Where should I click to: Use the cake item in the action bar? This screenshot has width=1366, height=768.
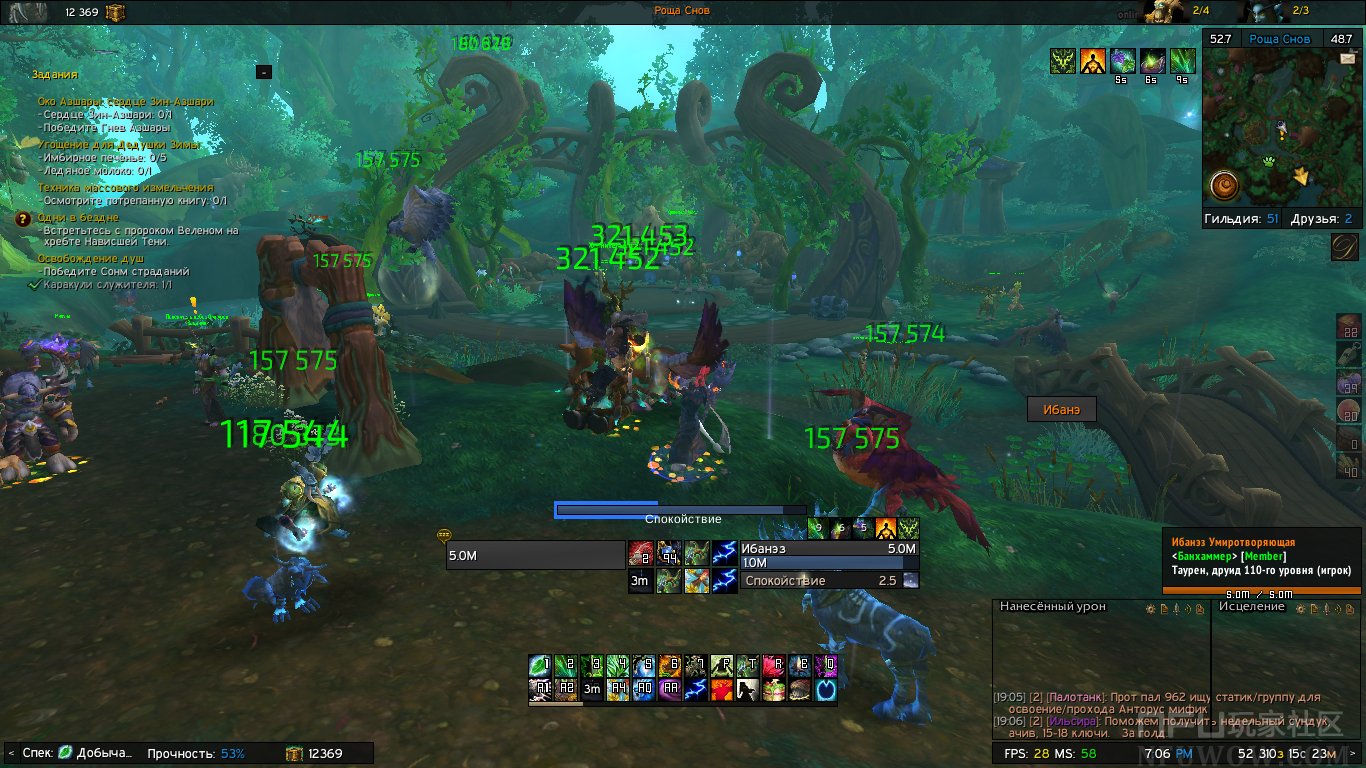[774, 689]
